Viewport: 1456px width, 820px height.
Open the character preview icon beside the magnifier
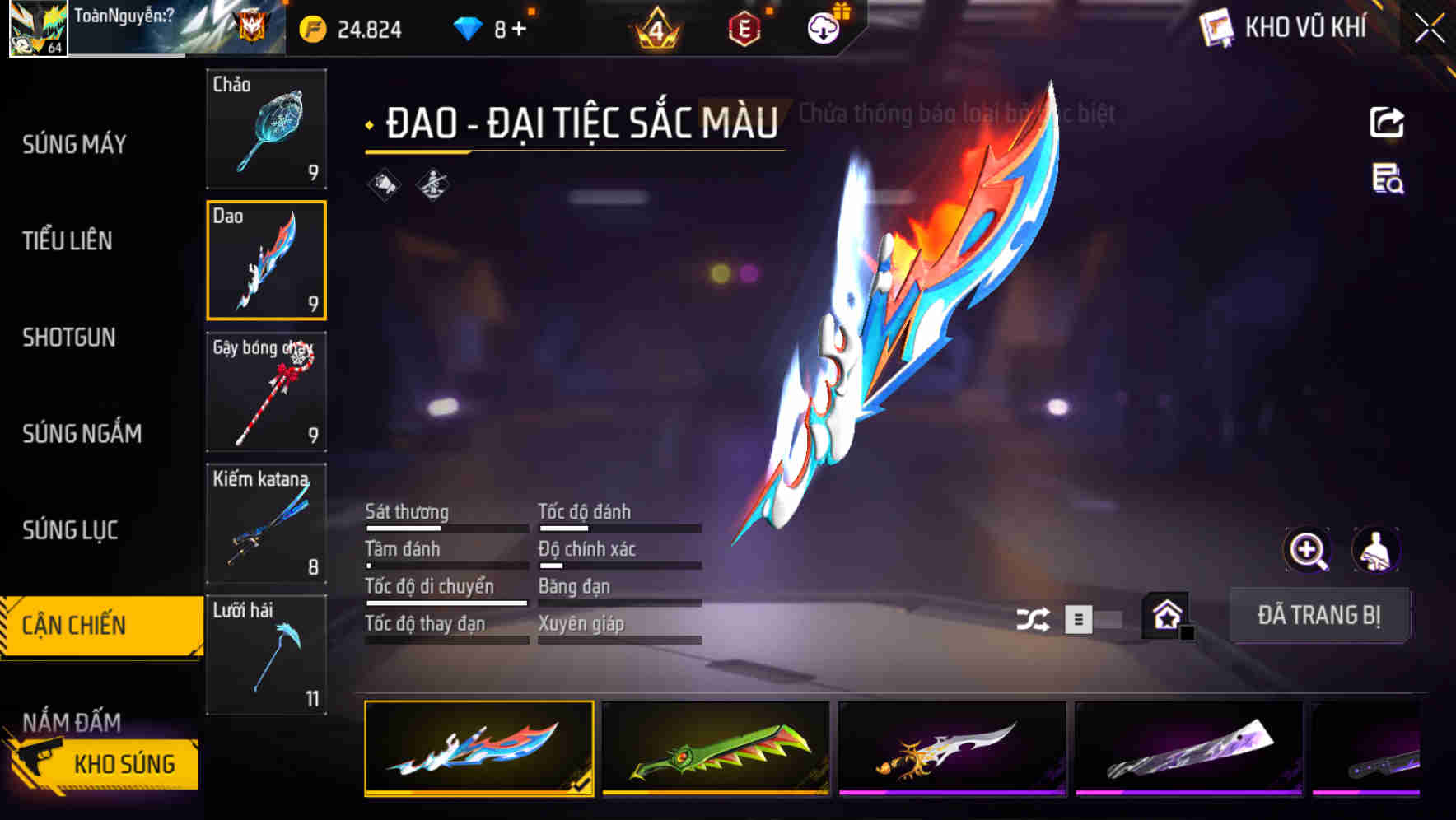(1377, 550)
